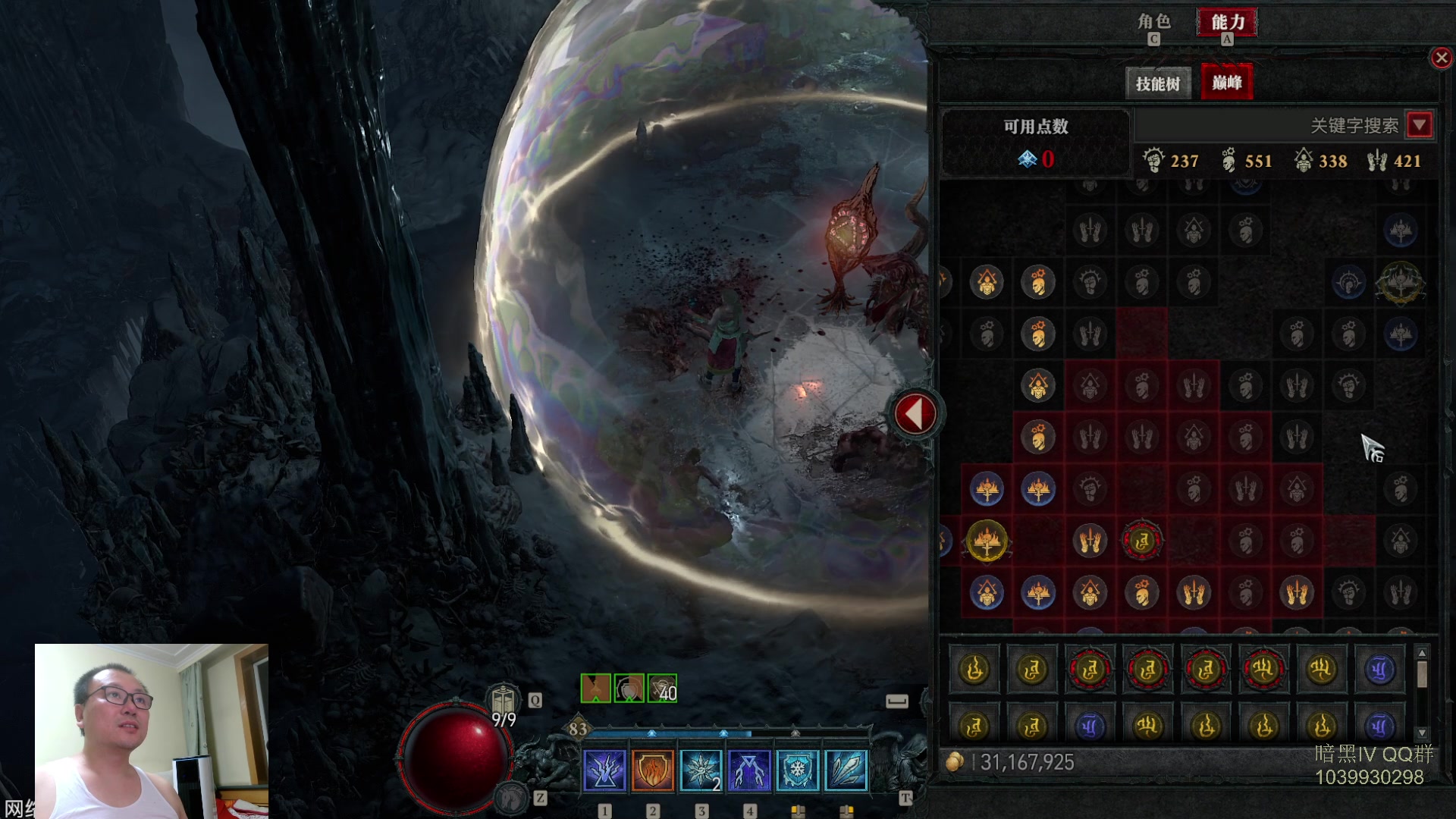Collapse the panel with the red arrow button
The image size is (1456, 819).
(915, 414)
